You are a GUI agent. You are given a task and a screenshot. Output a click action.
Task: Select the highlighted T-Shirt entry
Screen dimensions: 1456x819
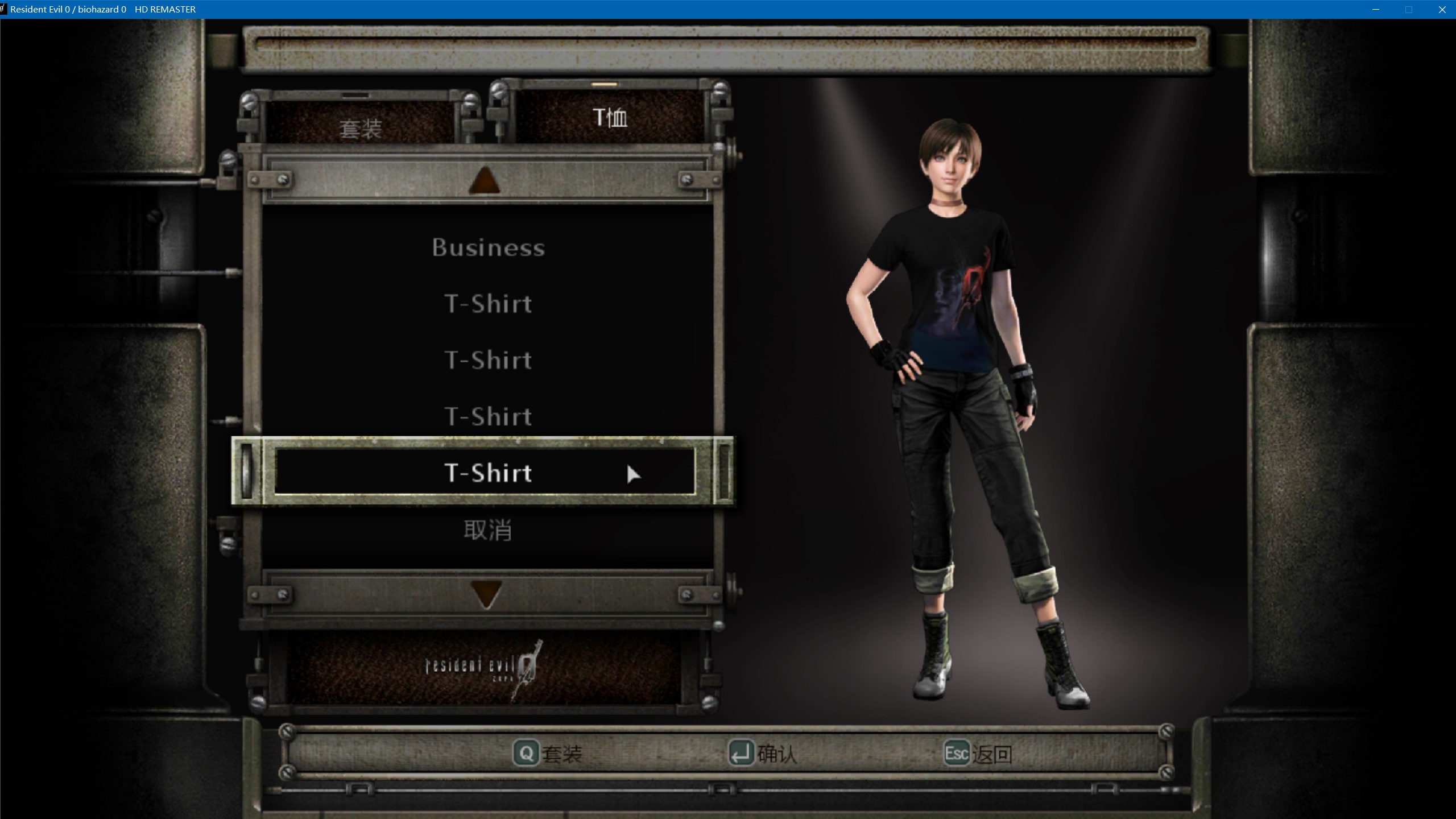click(487, 473)
